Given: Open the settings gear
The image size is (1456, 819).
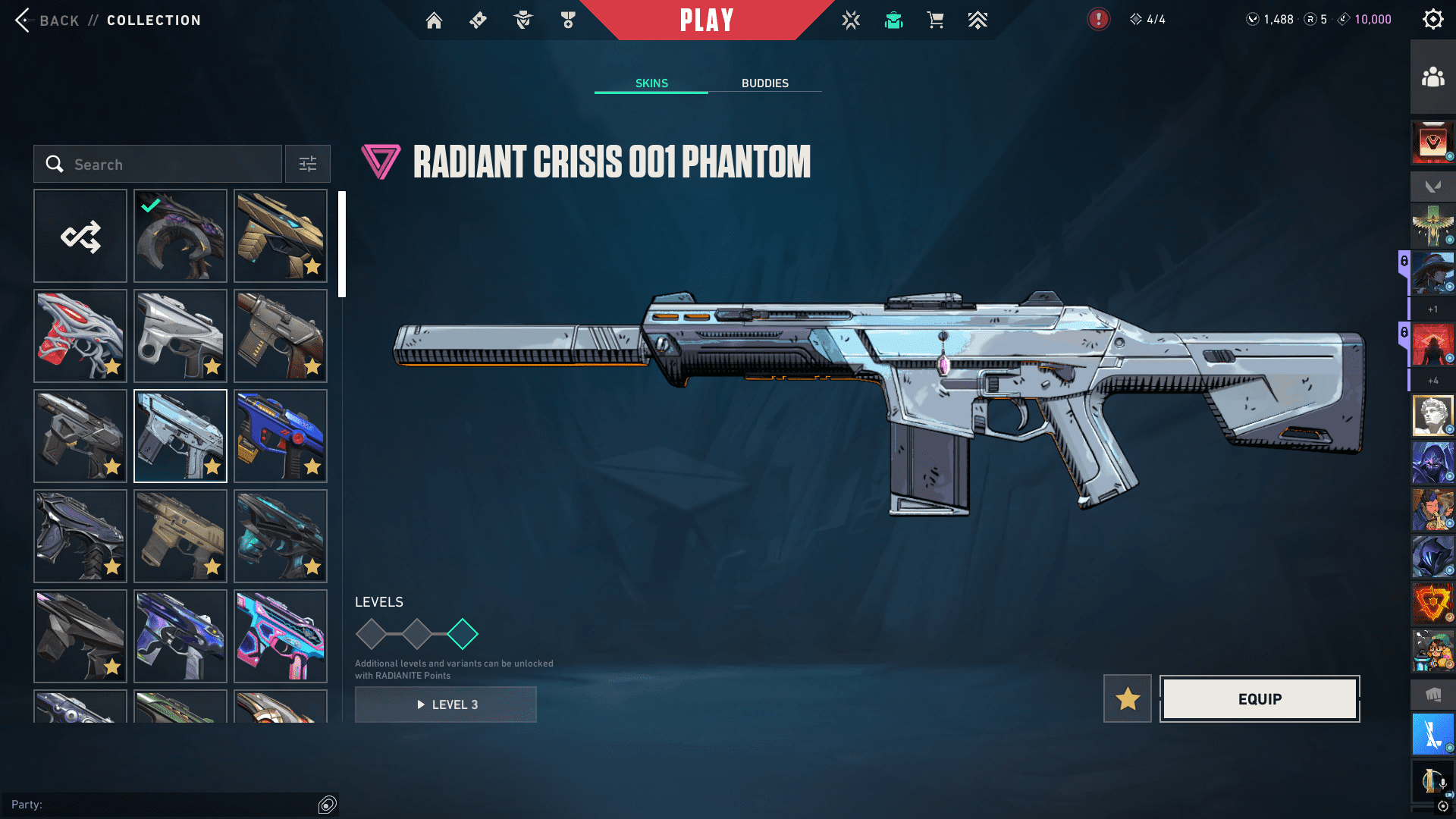Looking at the screenshot, I should [x=1432, y=20].
